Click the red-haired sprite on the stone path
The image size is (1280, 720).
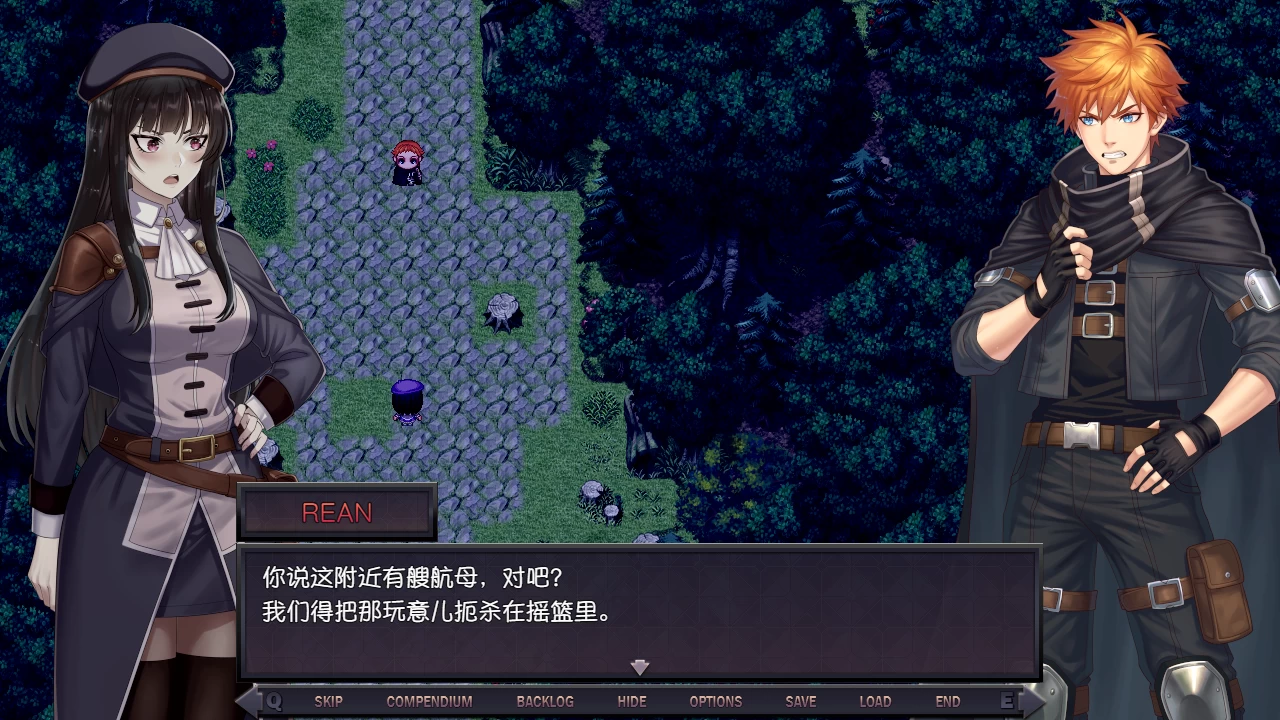pyautogui.click(x=406, y=165)
